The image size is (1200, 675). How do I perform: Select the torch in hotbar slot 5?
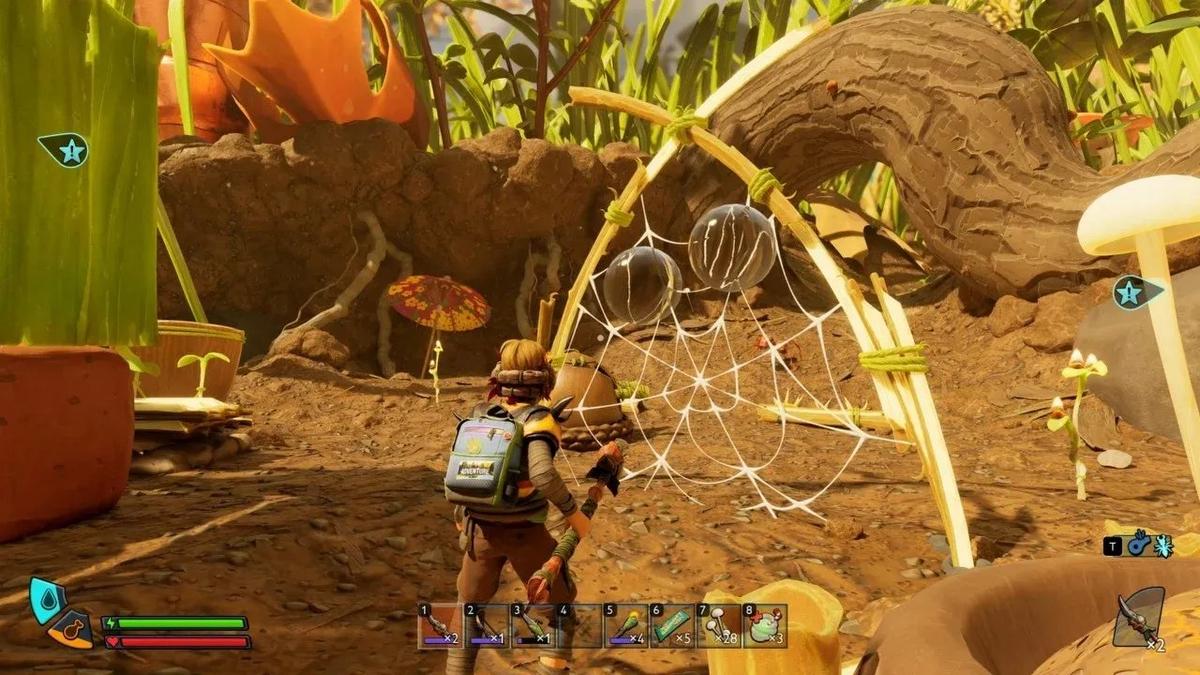click(x=625, y=627)
